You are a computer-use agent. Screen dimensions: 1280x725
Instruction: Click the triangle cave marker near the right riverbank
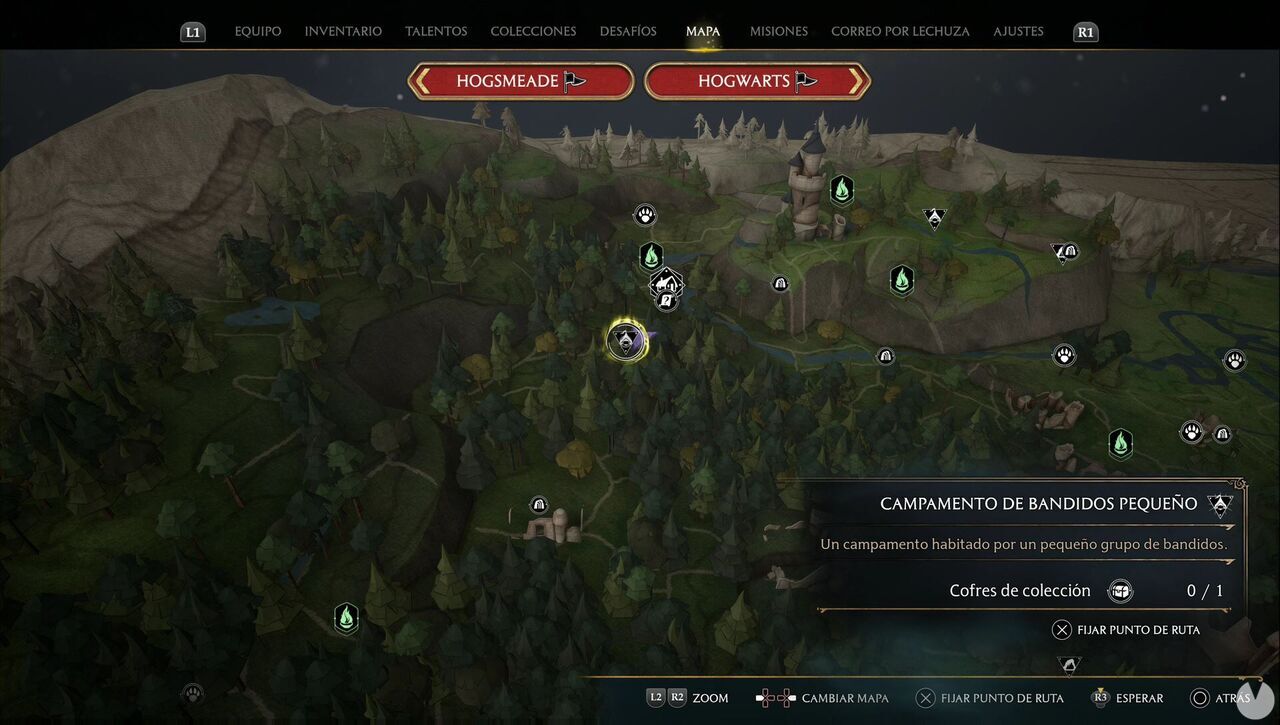pos(1062,252)
